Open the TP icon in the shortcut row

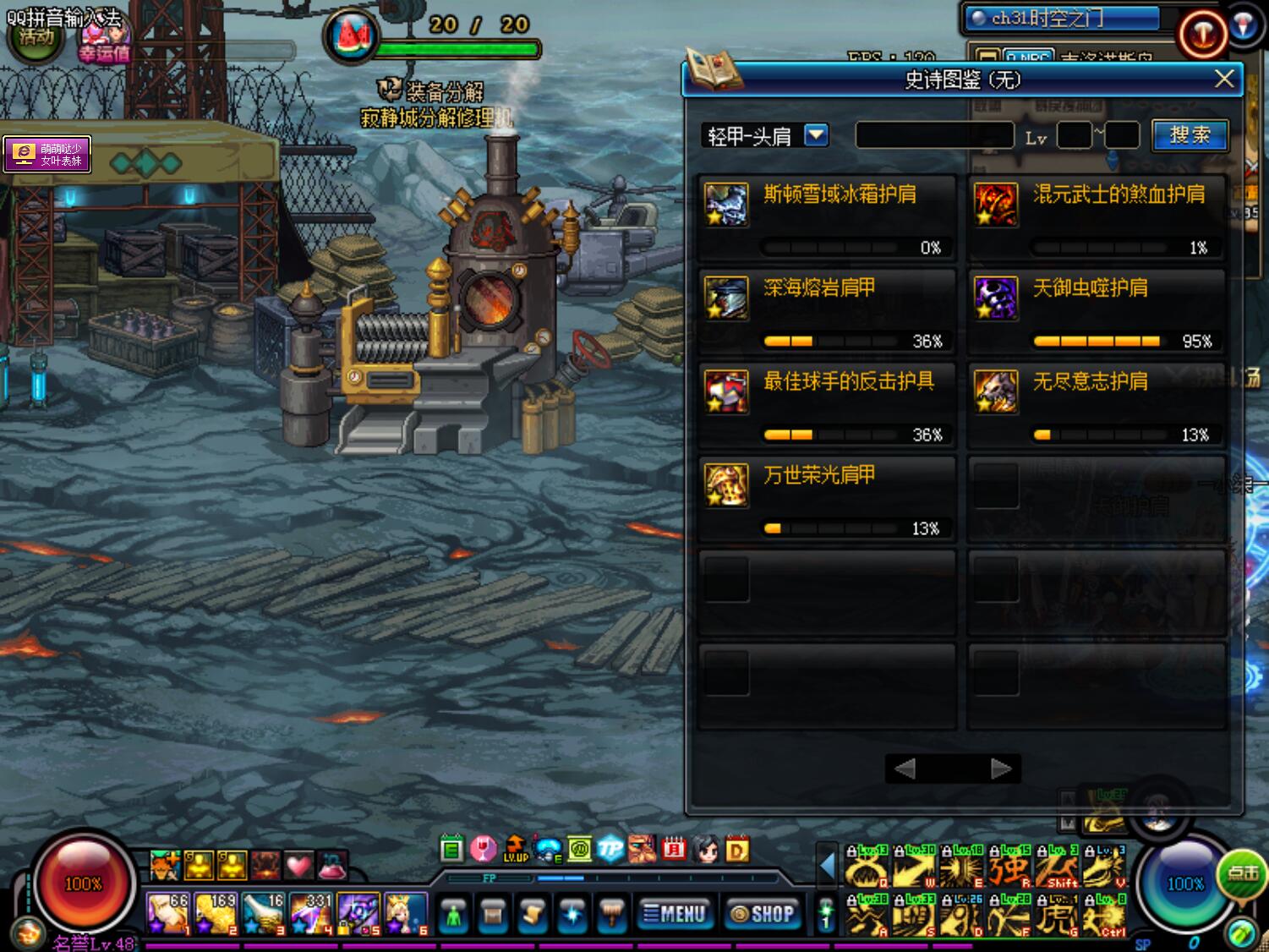coord(610,848)
